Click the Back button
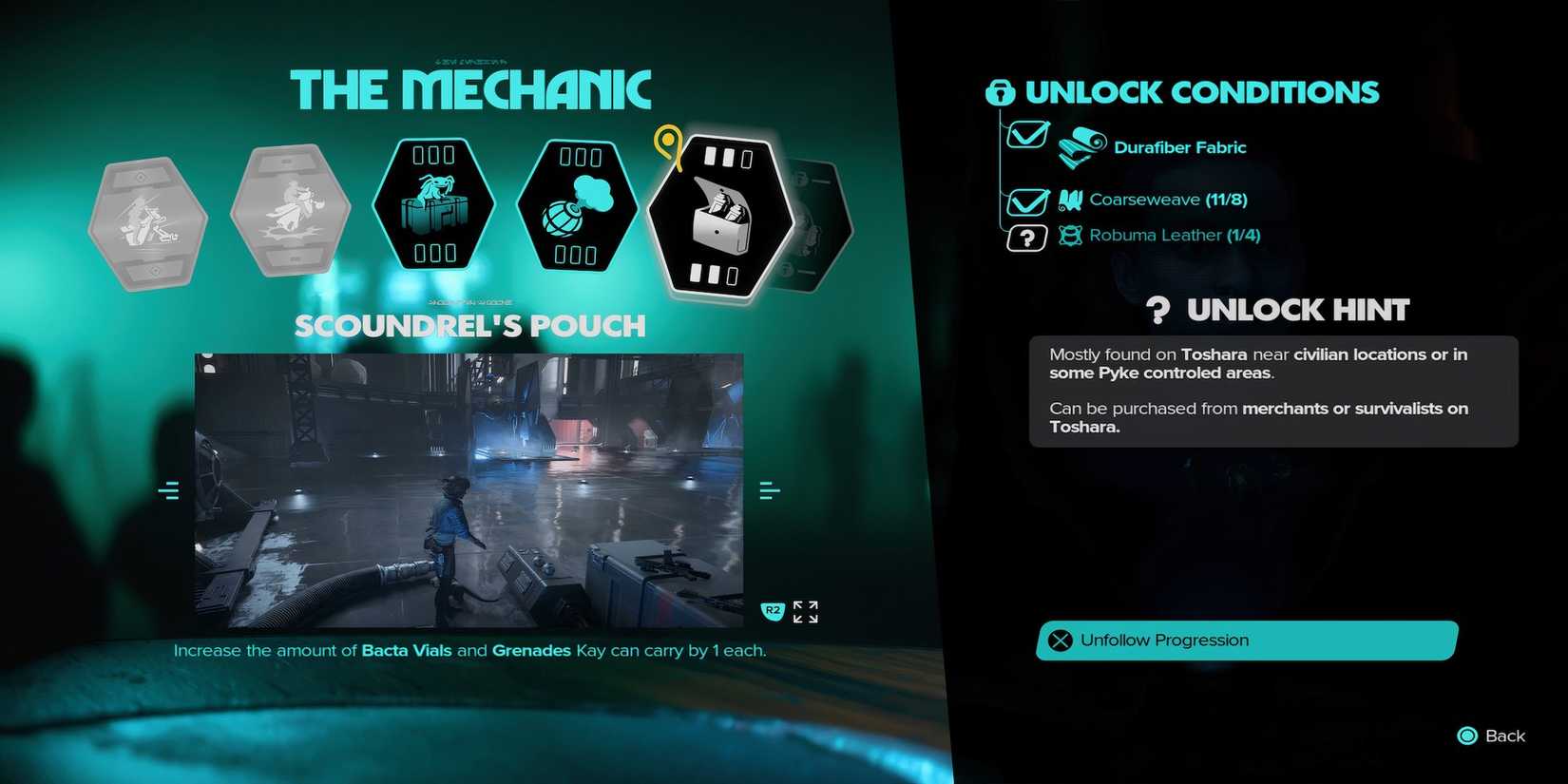1568x784 pixels. click(x=1490, y=736)
